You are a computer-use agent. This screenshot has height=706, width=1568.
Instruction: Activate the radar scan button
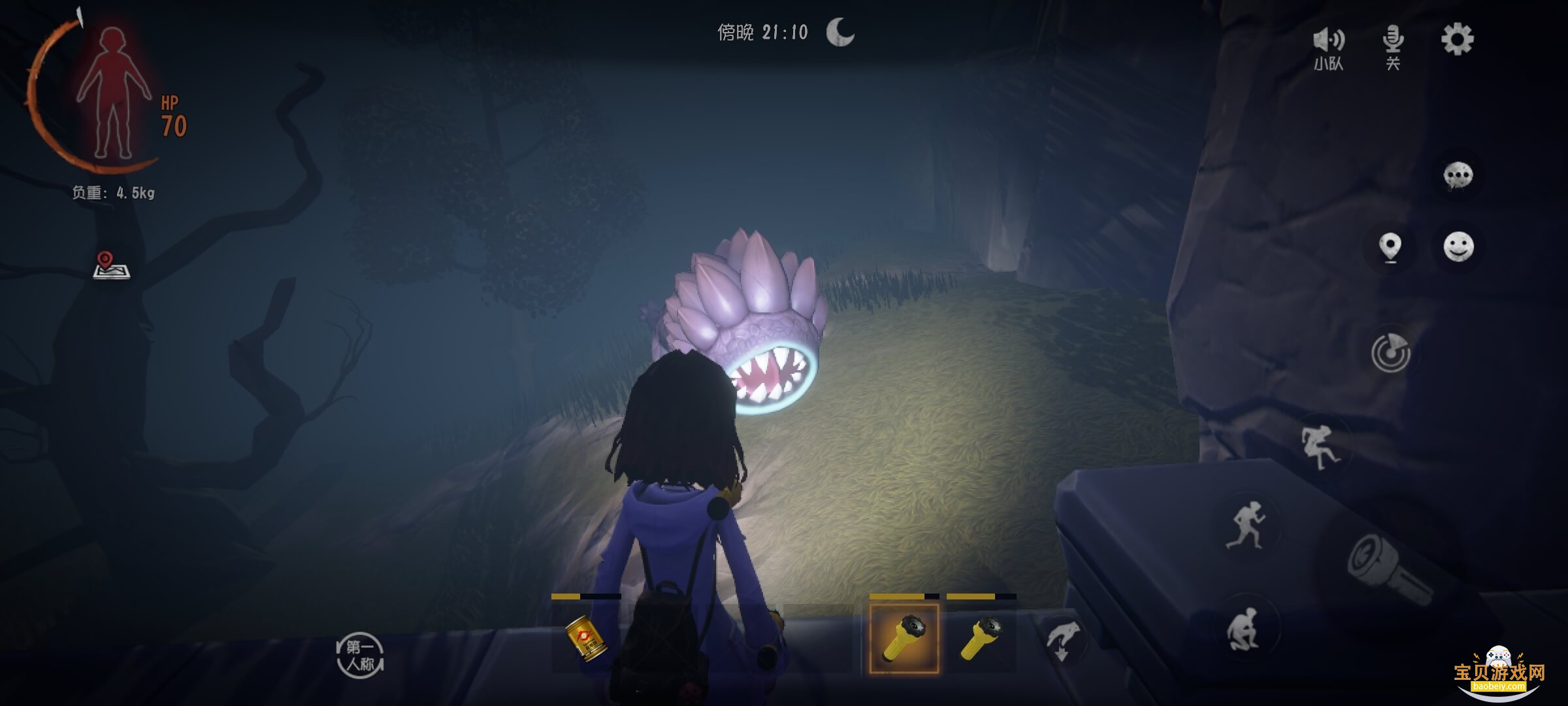1390,353
